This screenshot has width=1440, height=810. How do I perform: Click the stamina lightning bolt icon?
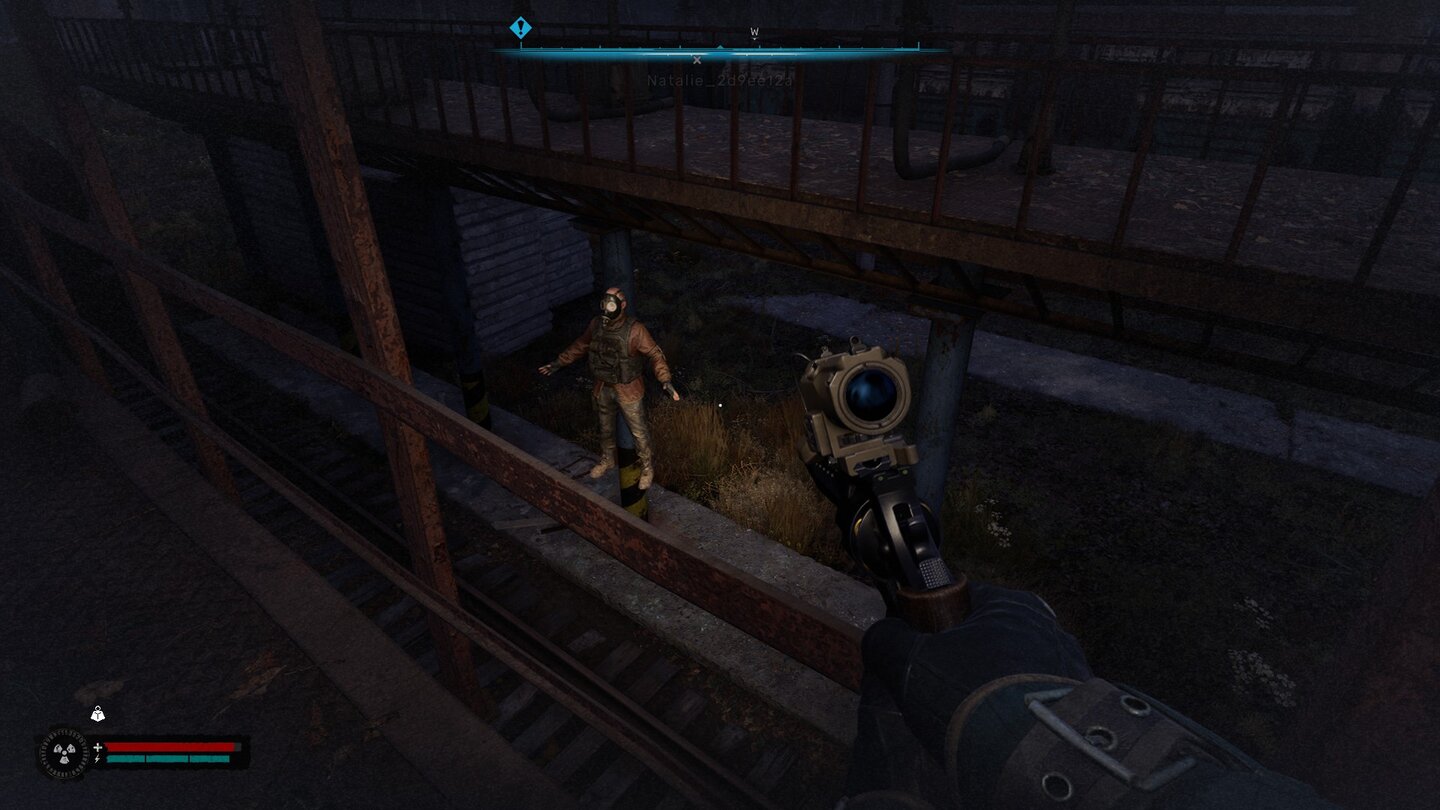[x=96, y=759]
